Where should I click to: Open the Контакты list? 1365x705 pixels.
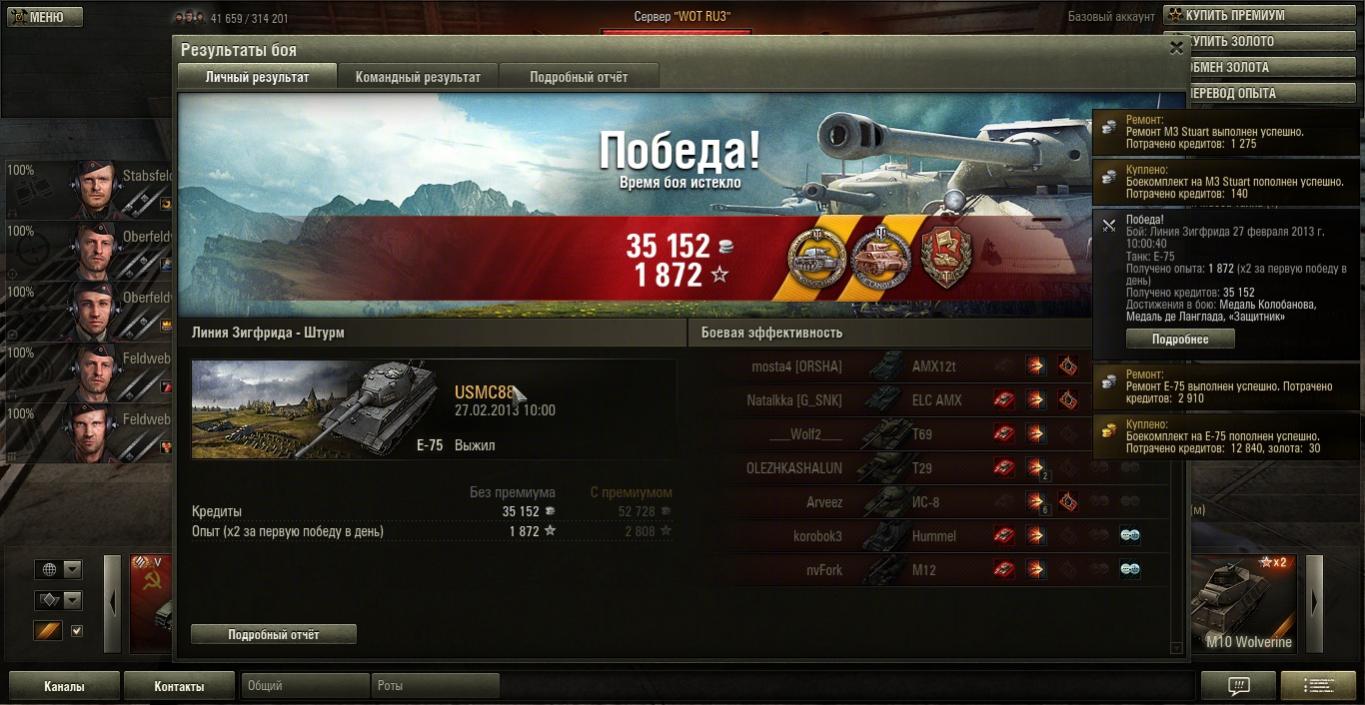[x=179, y=686]
